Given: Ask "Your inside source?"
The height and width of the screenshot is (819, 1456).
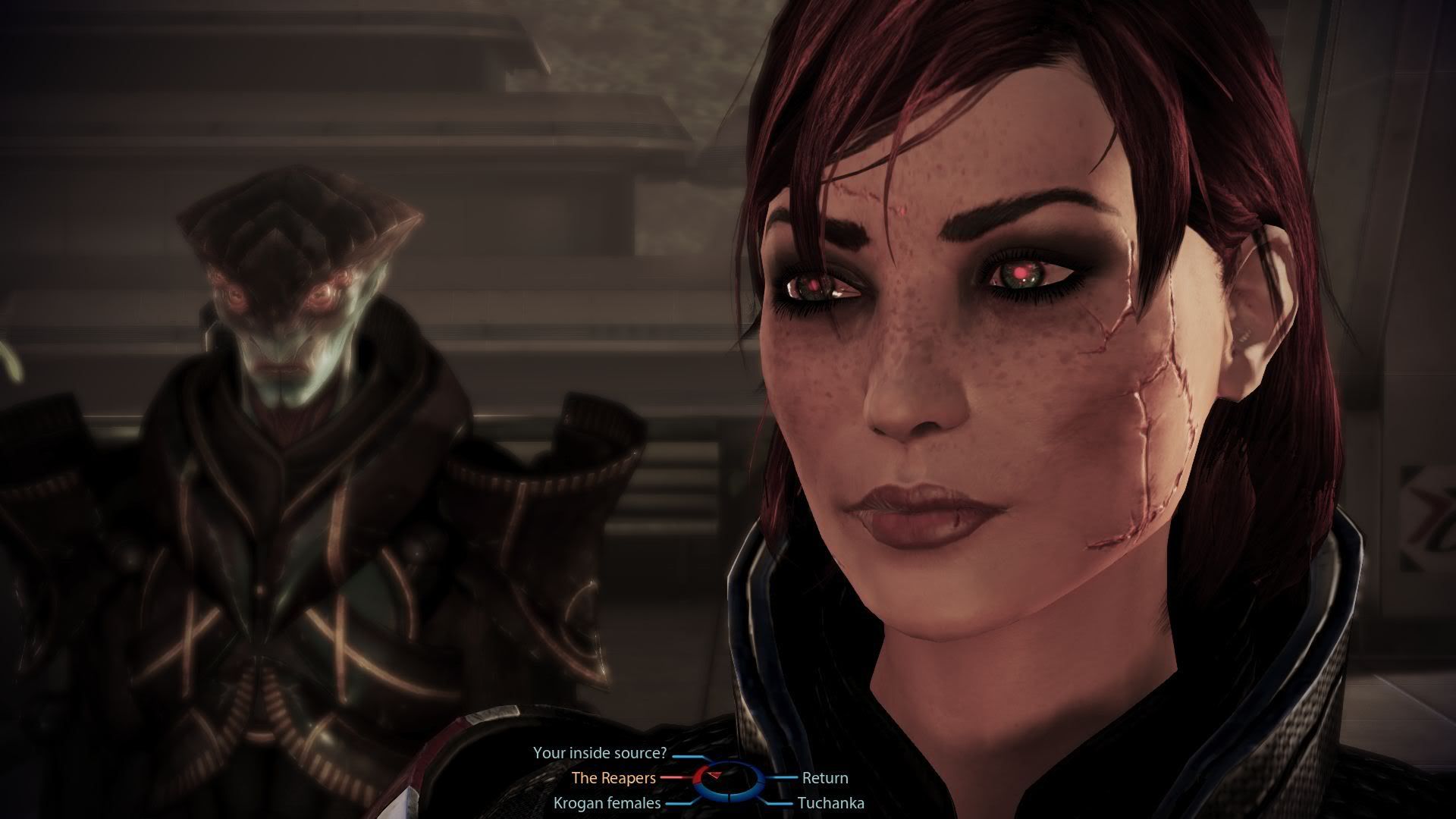Looking at the screenshot, I should 599,753.
